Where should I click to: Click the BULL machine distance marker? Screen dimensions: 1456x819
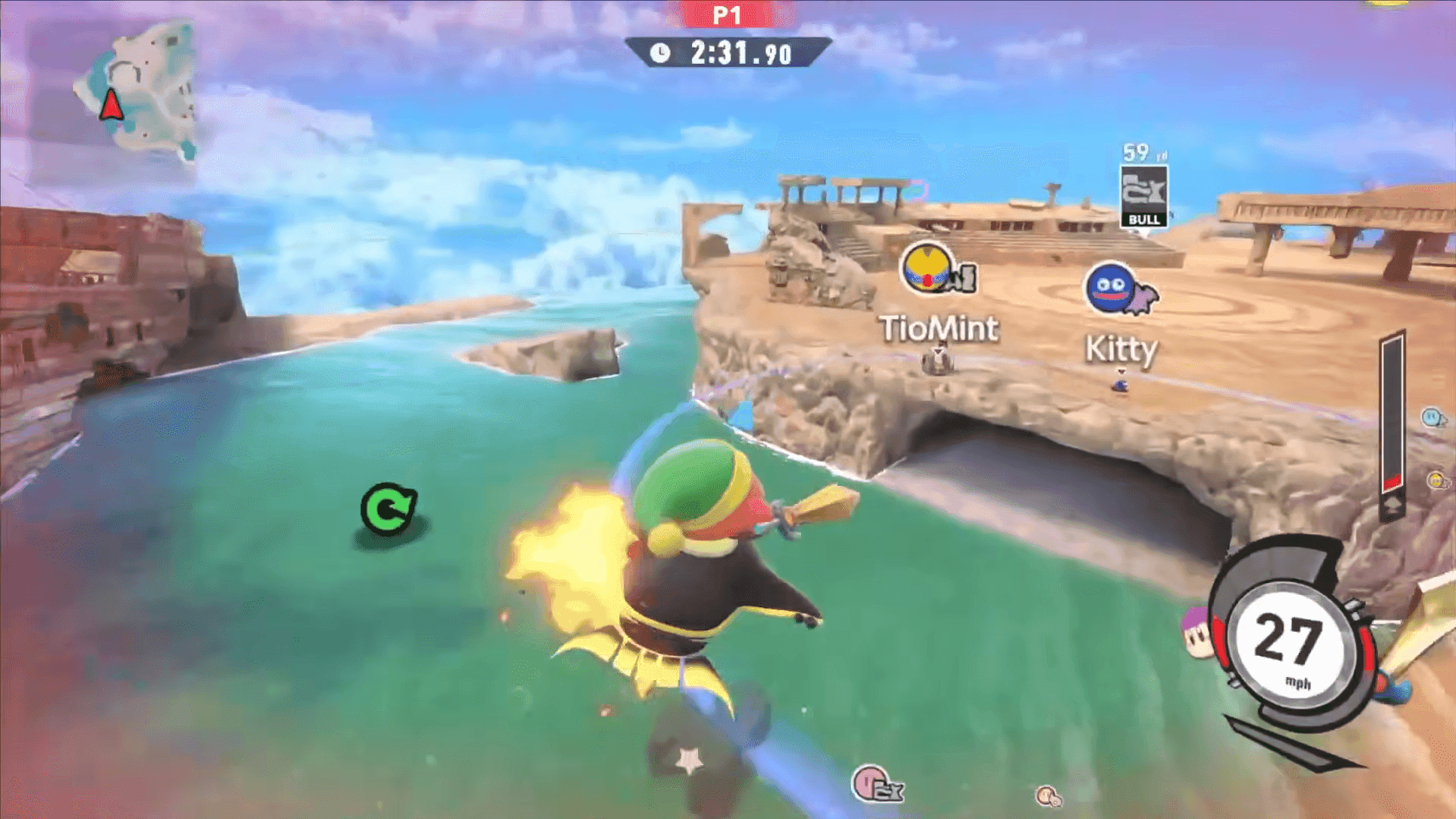pyautogui.click(x=1143, y=196)
